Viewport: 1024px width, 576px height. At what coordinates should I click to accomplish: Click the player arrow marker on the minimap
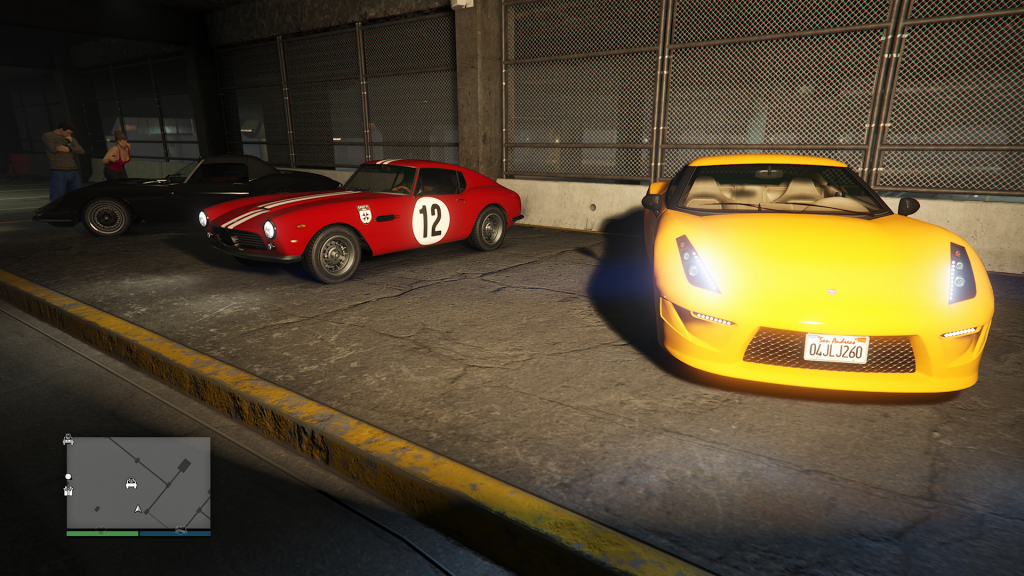coord(137,509)
